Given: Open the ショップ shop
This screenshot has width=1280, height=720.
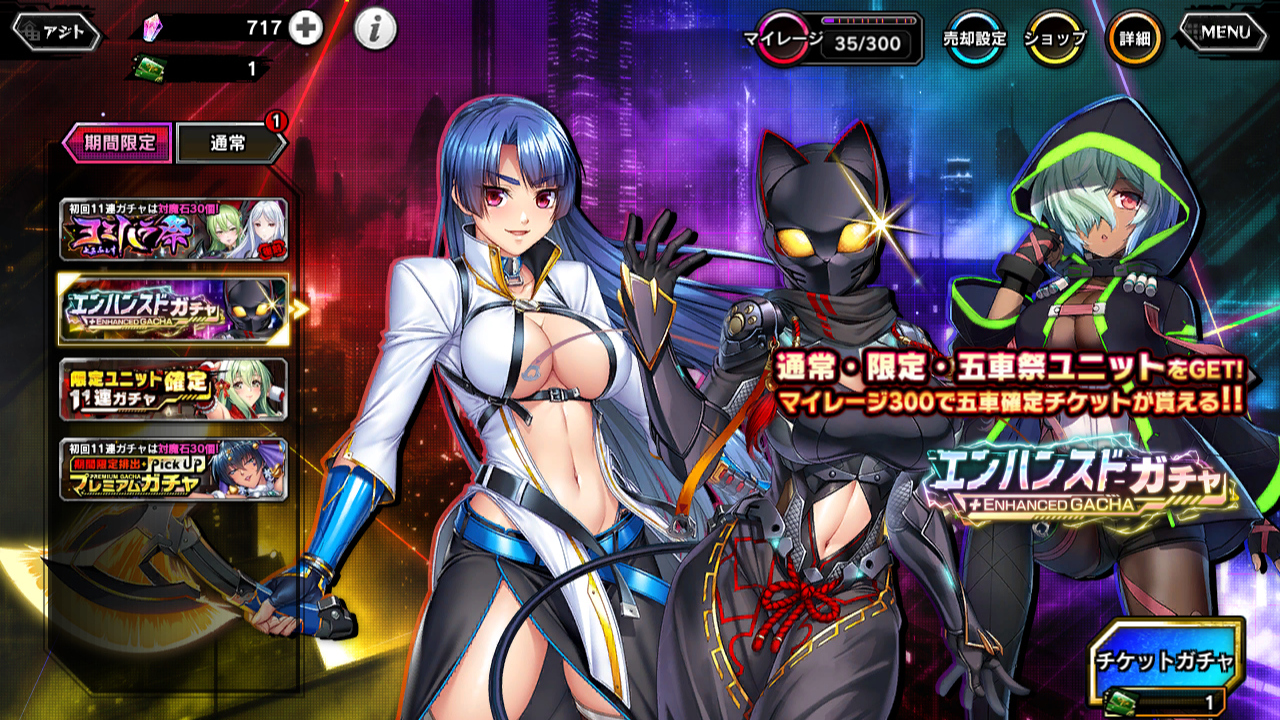Looking at the screenshot, I should pyautogui.click(x=1056, y=39).
